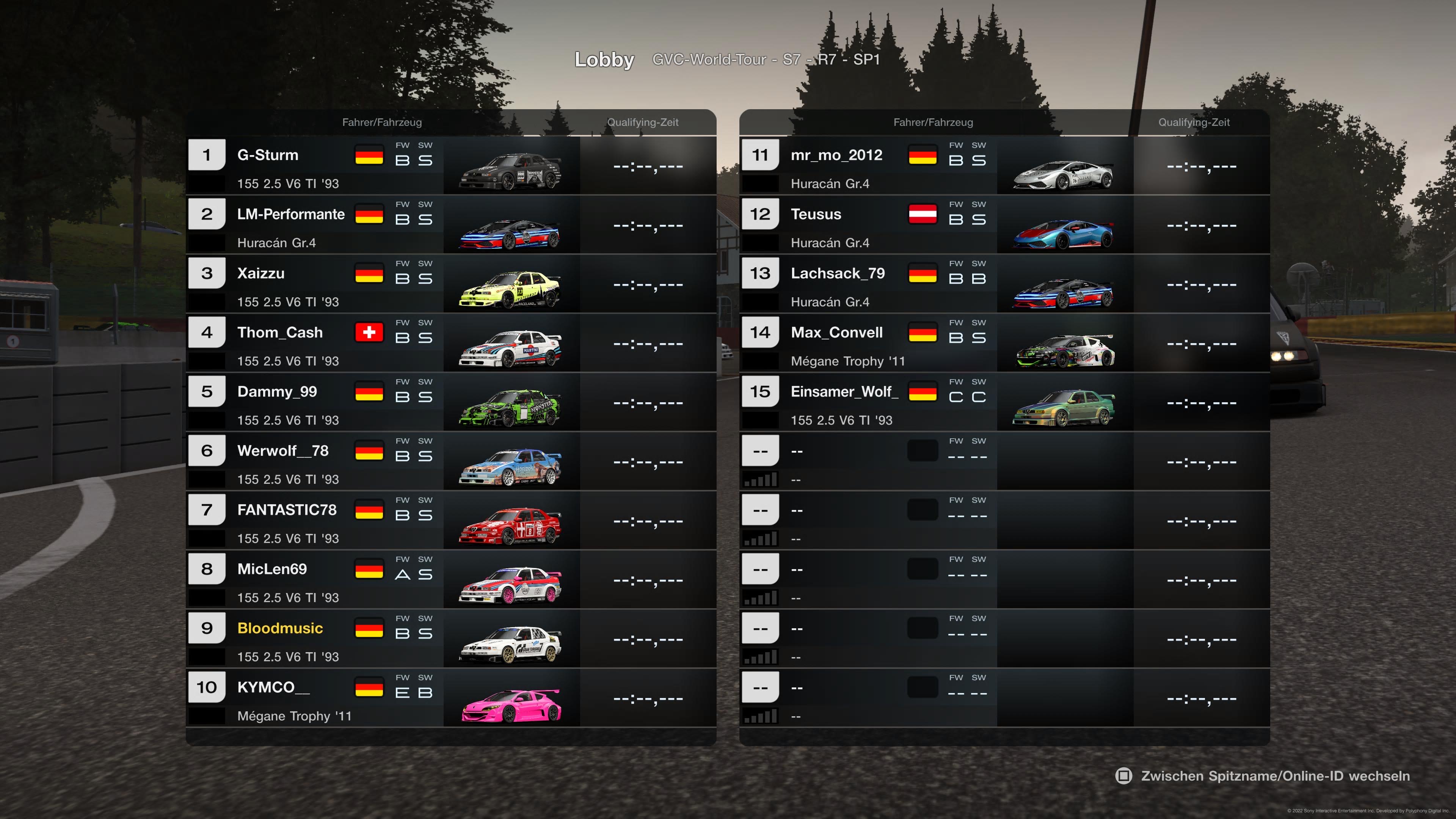Toggle the B rear tire compound for Lachsack_79
1456x819 pixels.
pos(978,279)
